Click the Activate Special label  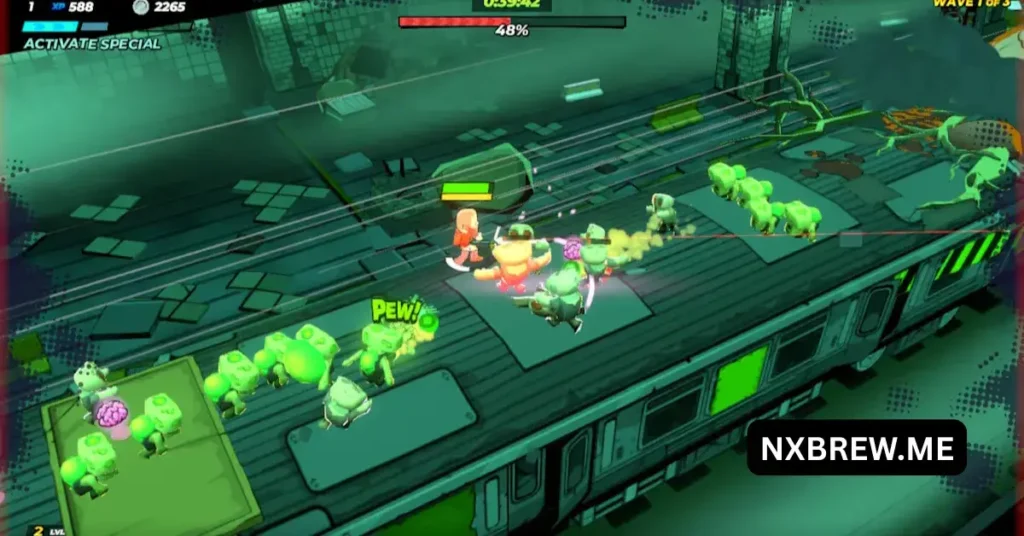pyautogui.click(x=91, y=44)
